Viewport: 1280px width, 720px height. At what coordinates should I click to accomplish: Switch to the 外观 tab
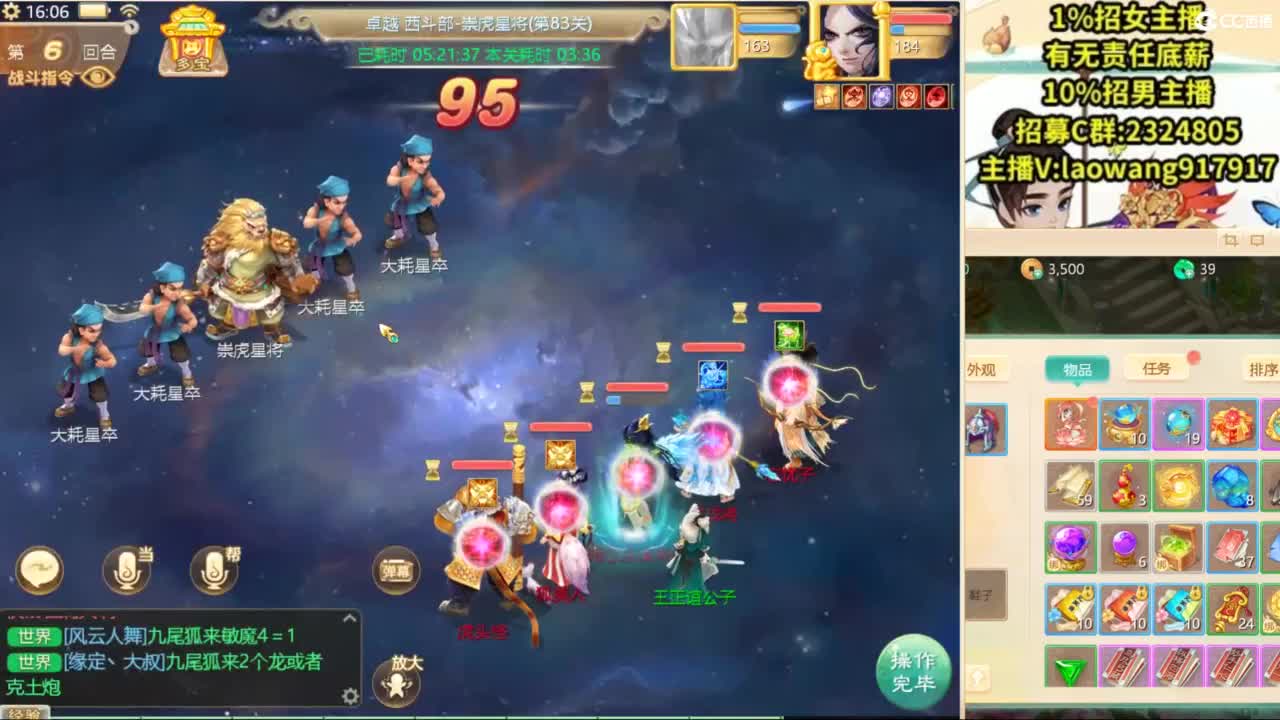[x=984, y=369]
